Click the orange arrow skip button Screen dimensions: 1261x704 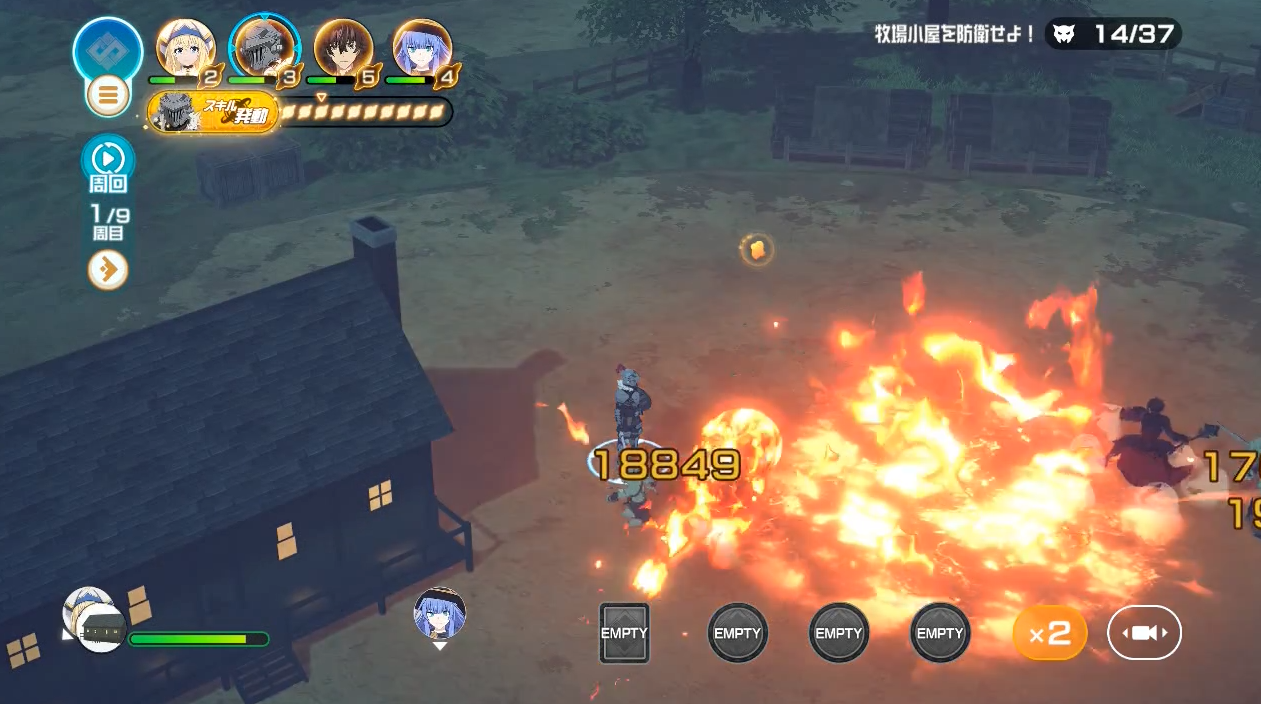point(108,270)
